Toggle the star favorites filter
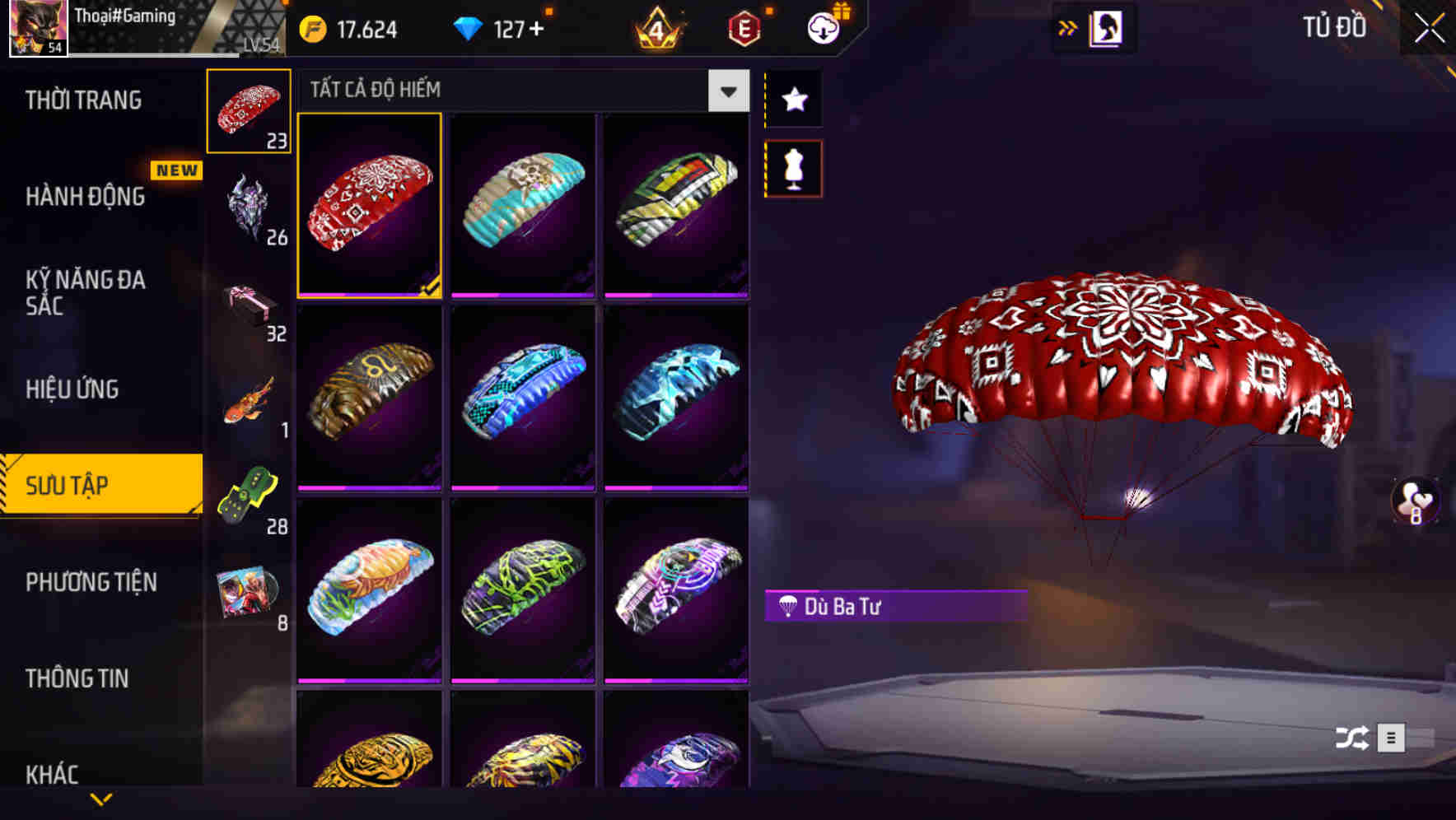 793,100
